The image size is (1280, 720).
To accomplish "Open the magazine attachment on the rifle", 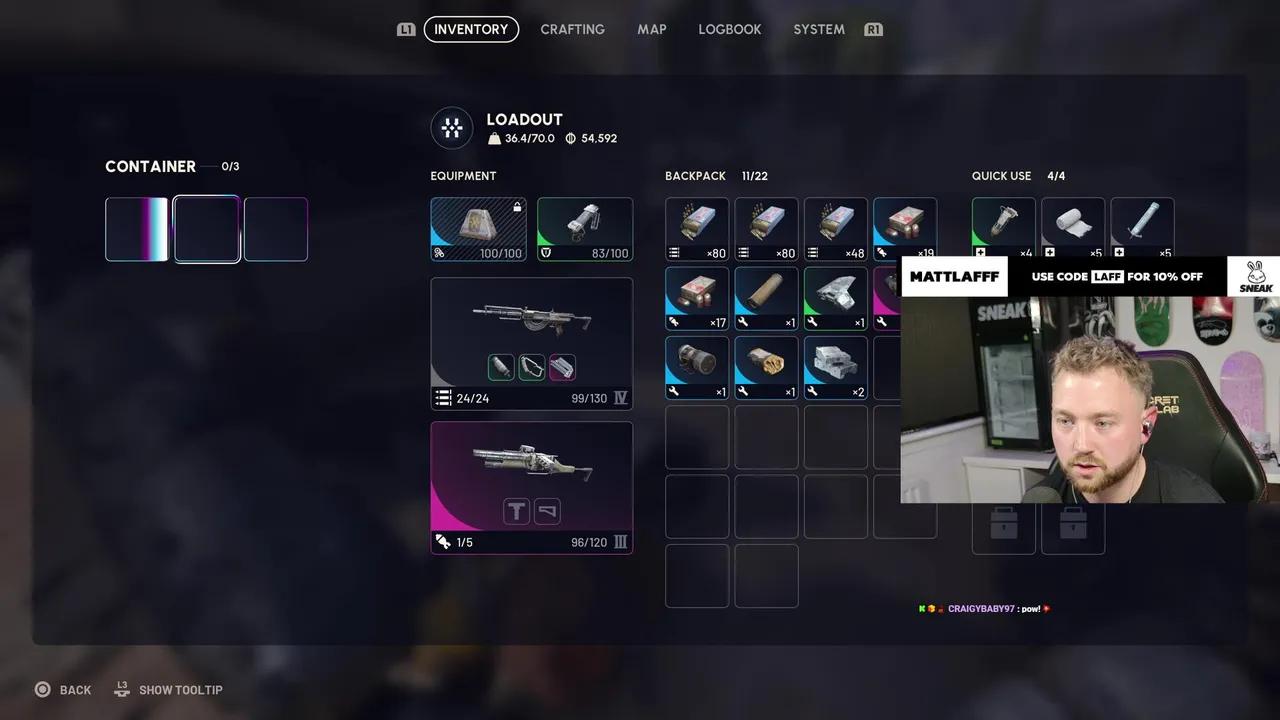I will tap(561, 367).
